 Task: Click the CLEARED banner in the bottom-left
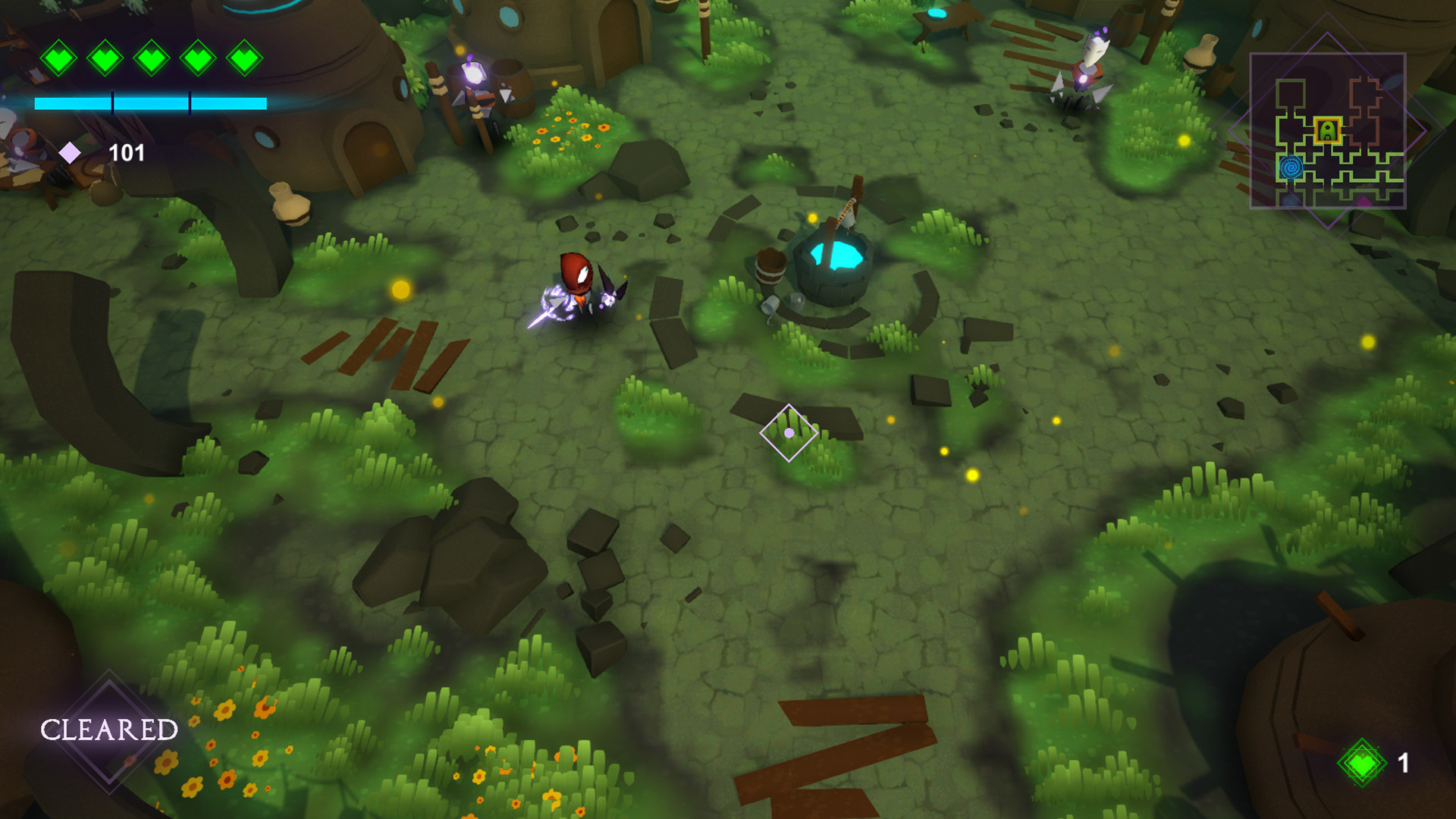point(108,730)
